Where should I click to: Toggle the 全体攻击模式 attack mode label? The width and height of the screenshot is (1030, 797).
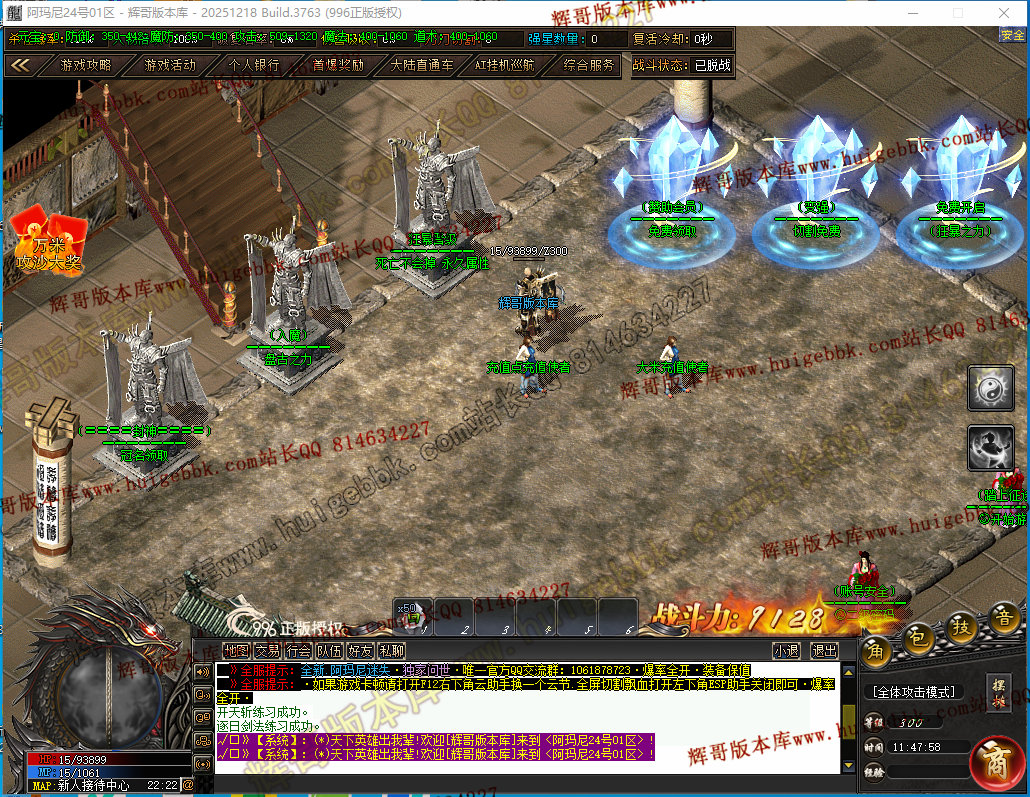click(x=914, y=692)
